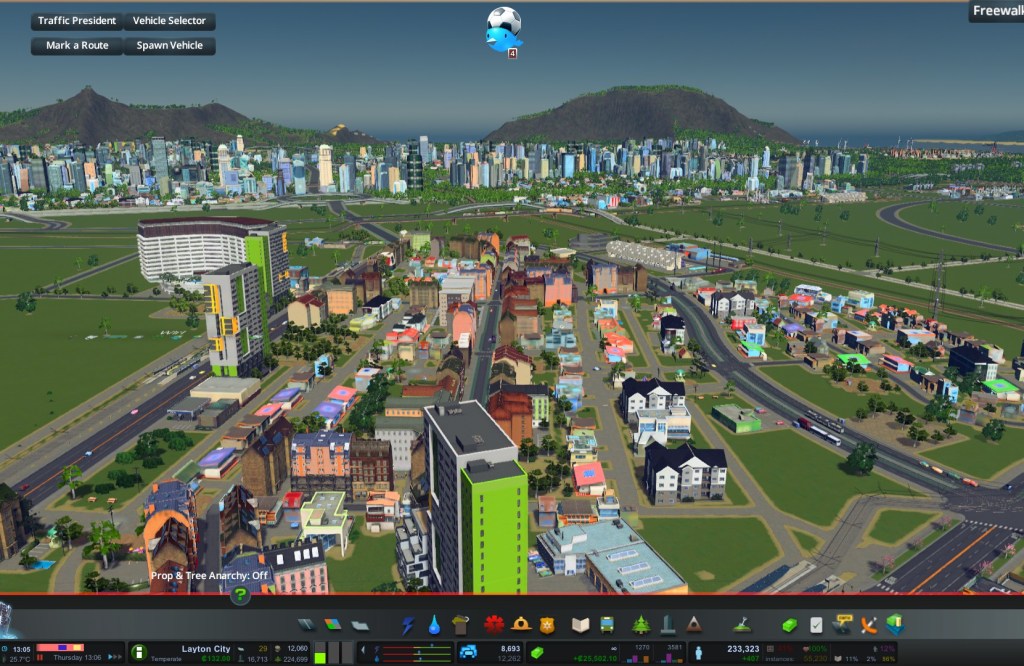Choose the Mark a Route button
Screen dimensions: 1024x666
(x=77, y=46)
